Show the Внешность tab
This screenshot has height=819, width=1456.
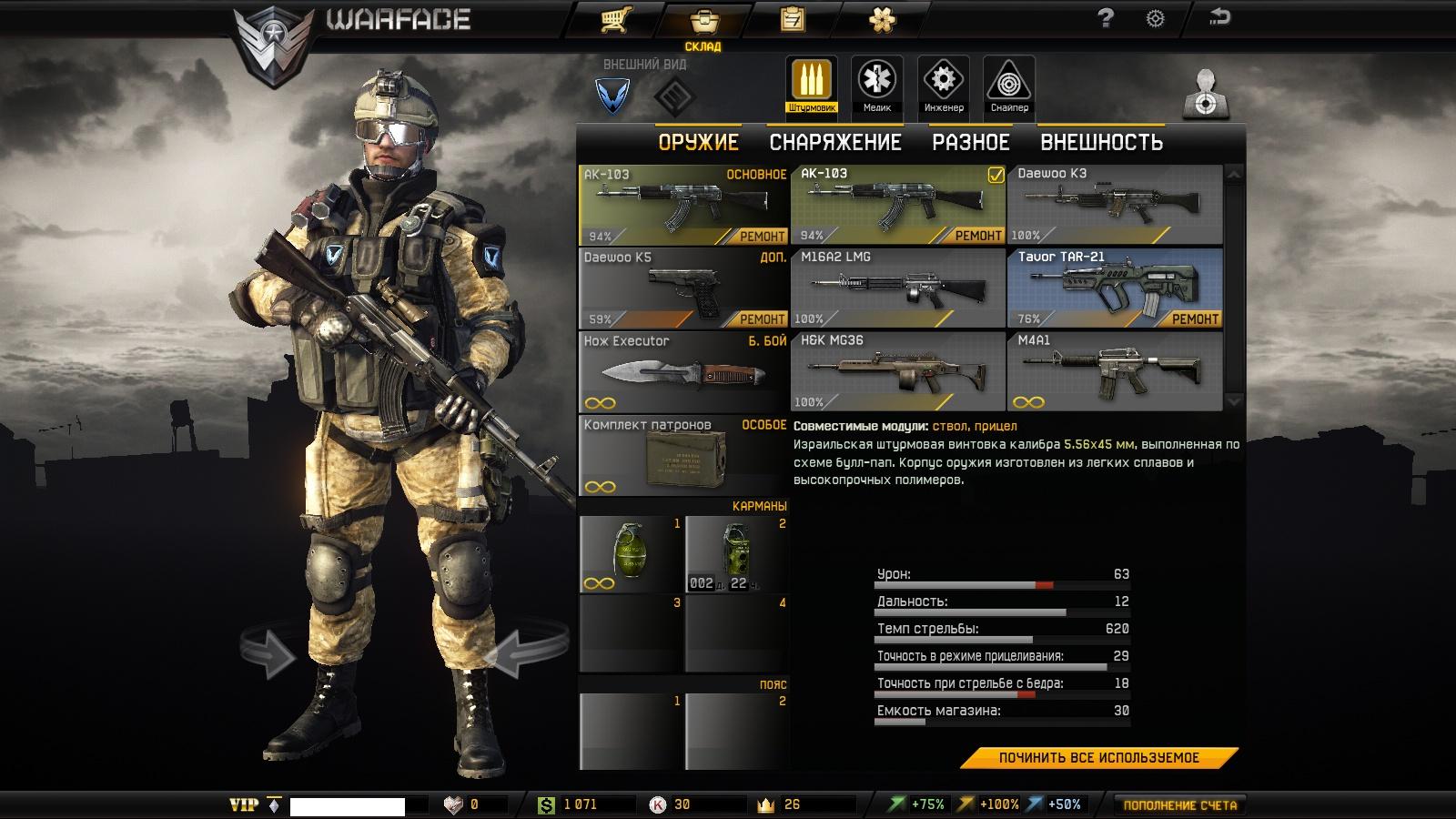[x=1101, y=143]
